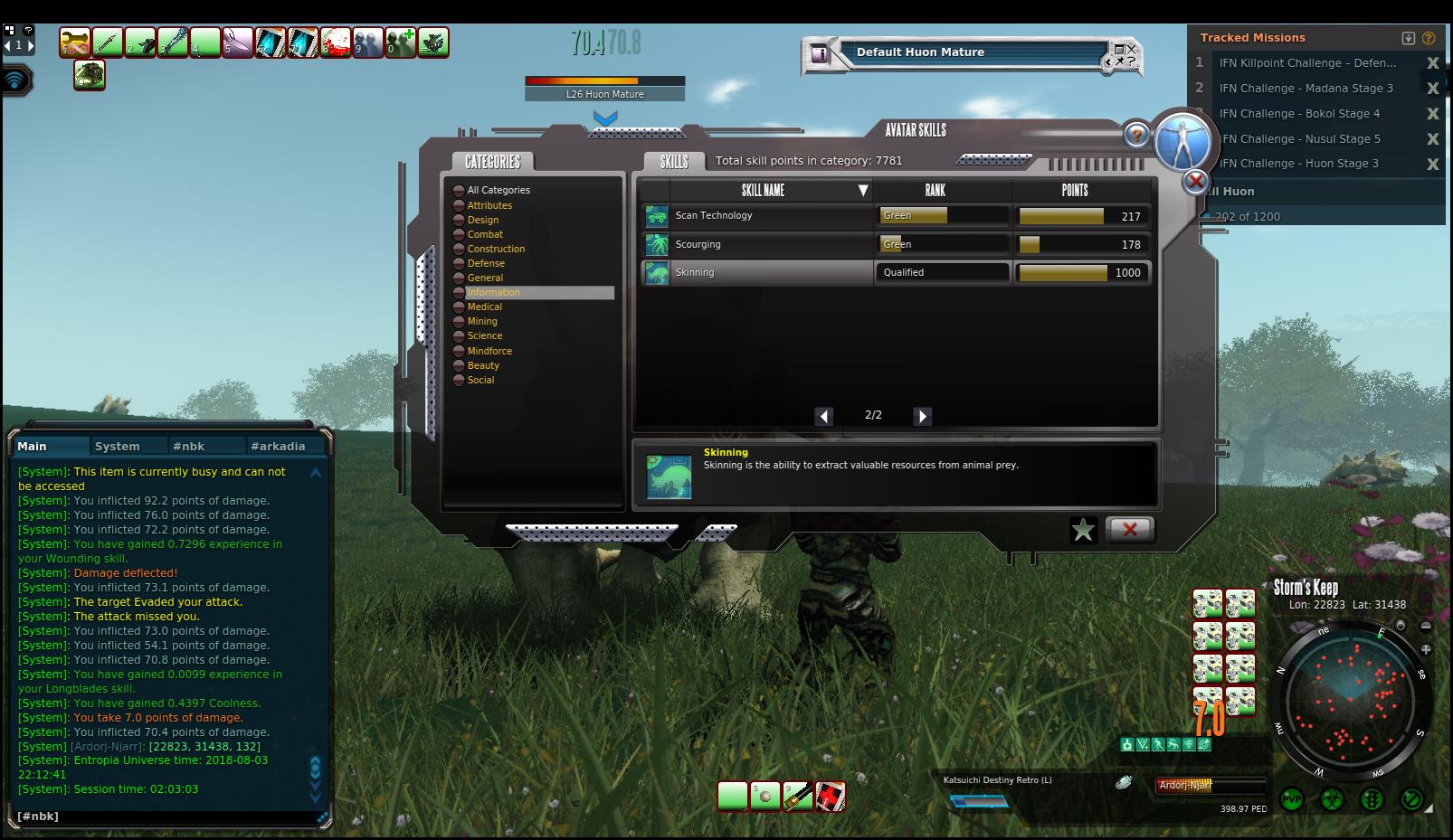Sort skills by Skill Name header
This screenshot has width=1453, height=840.
(763, 191)
